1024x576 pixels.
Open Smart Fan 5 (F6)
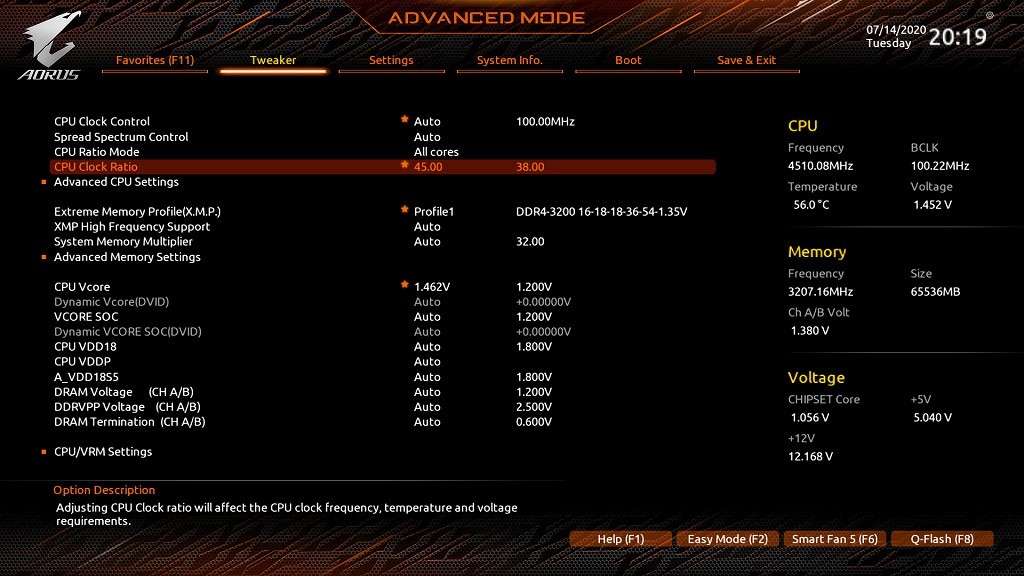point(835,539)
